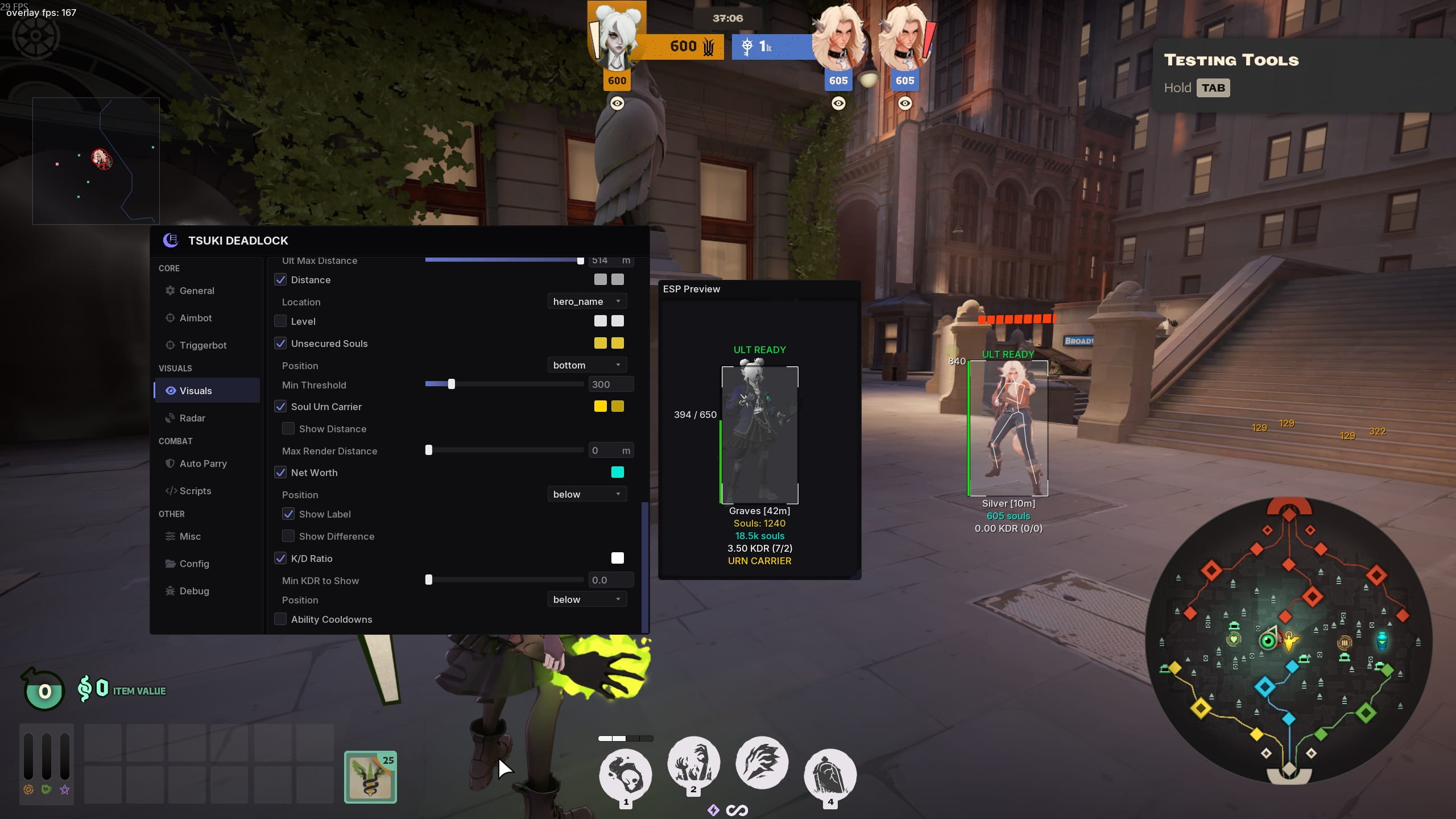The image size is (1456, 819).
Task: Open the Debug section
Action: [x=193, y=591]
